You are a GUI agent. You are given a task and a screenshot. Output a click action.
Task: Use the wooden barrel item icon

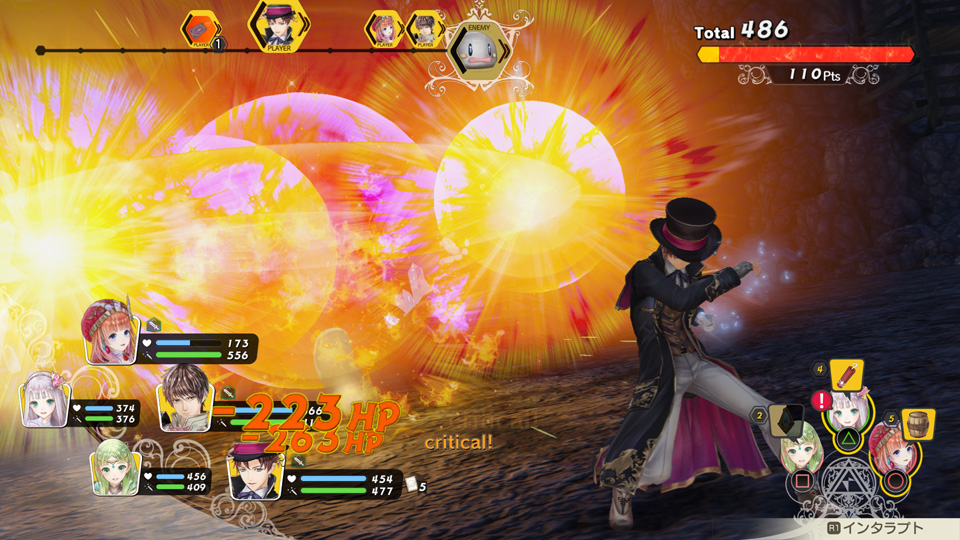917,424
